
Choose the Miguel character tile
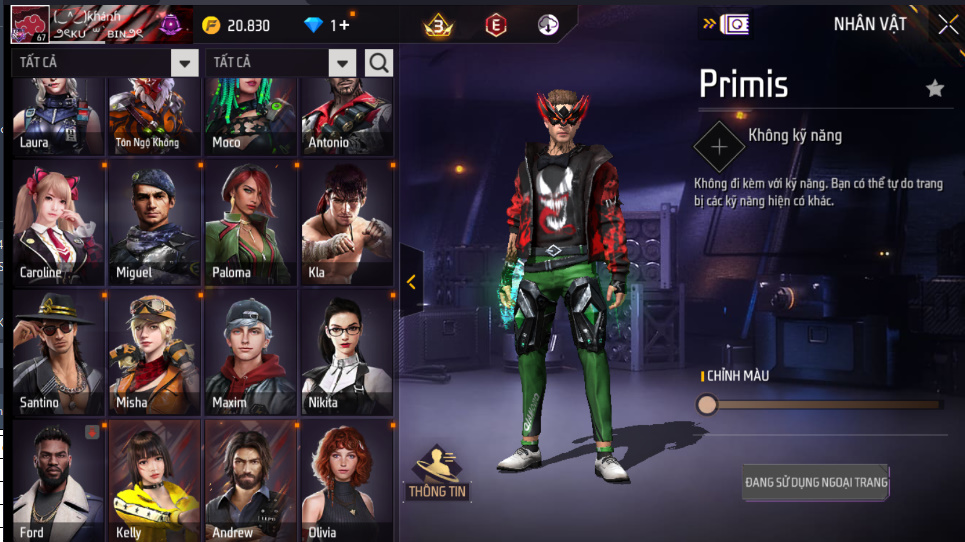tap(153, 222)
